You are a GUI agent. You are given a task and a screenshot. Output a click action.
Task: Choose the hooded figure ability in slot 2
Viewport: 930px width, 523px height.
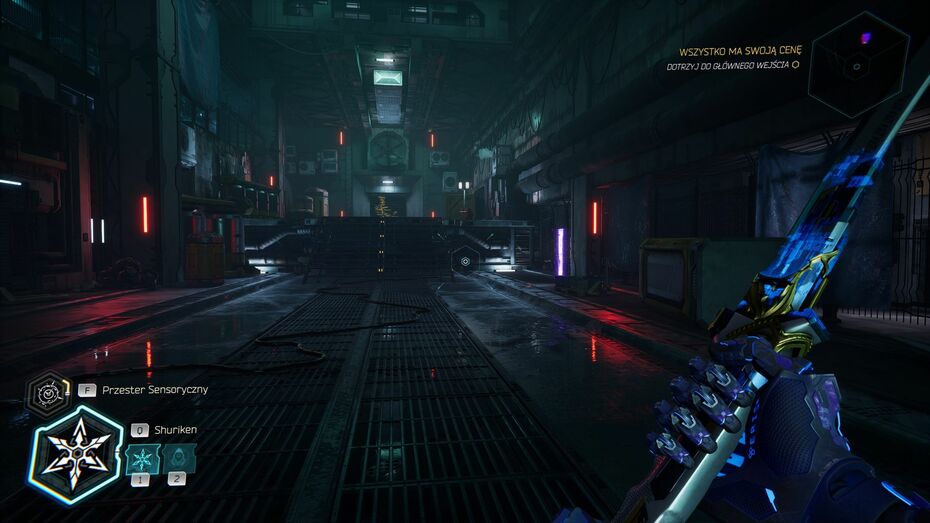tap(179, 459)
